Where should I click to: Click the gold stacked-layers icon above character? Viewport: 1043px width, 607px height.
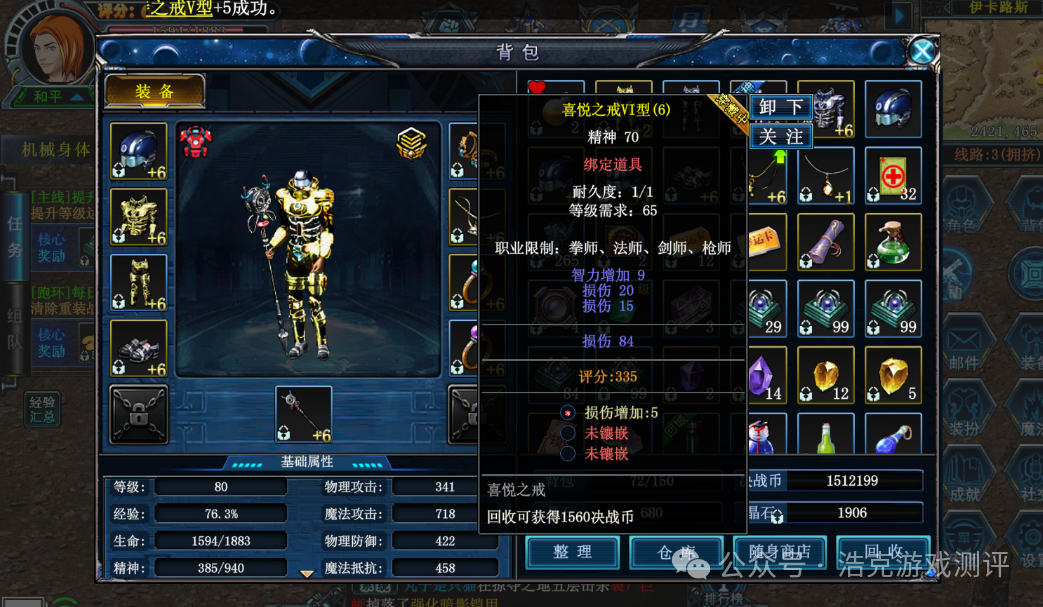pyautogui.click(x=411, y=143)
